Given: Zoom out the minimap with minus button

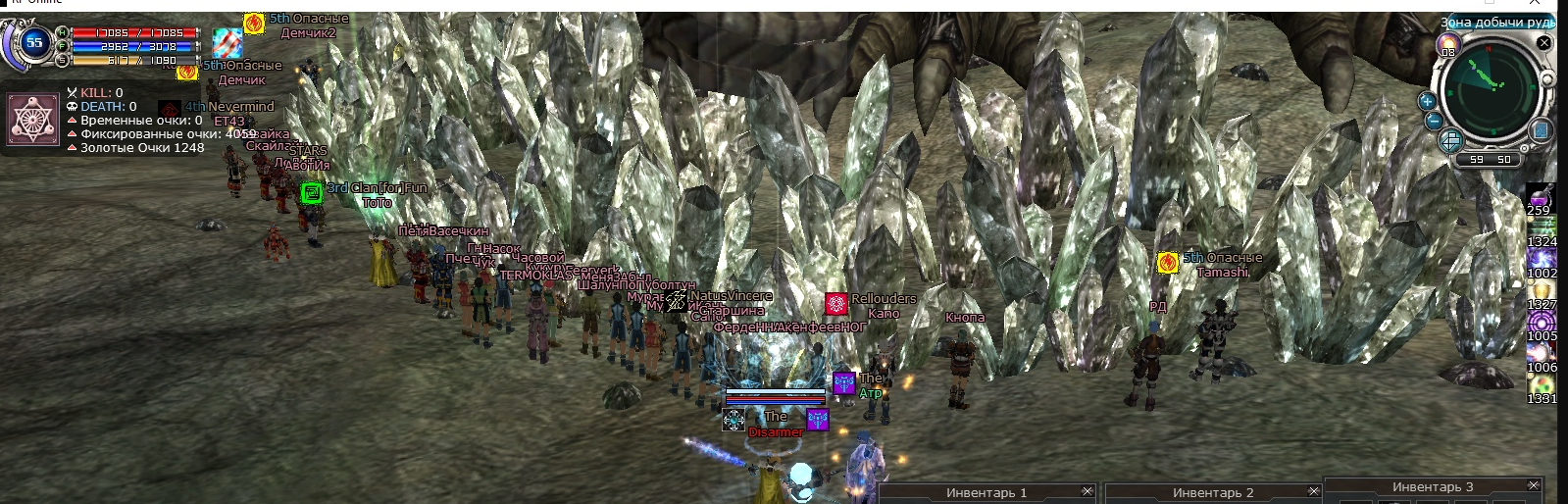Looking at the screenshot, I should coord(1433,121).
